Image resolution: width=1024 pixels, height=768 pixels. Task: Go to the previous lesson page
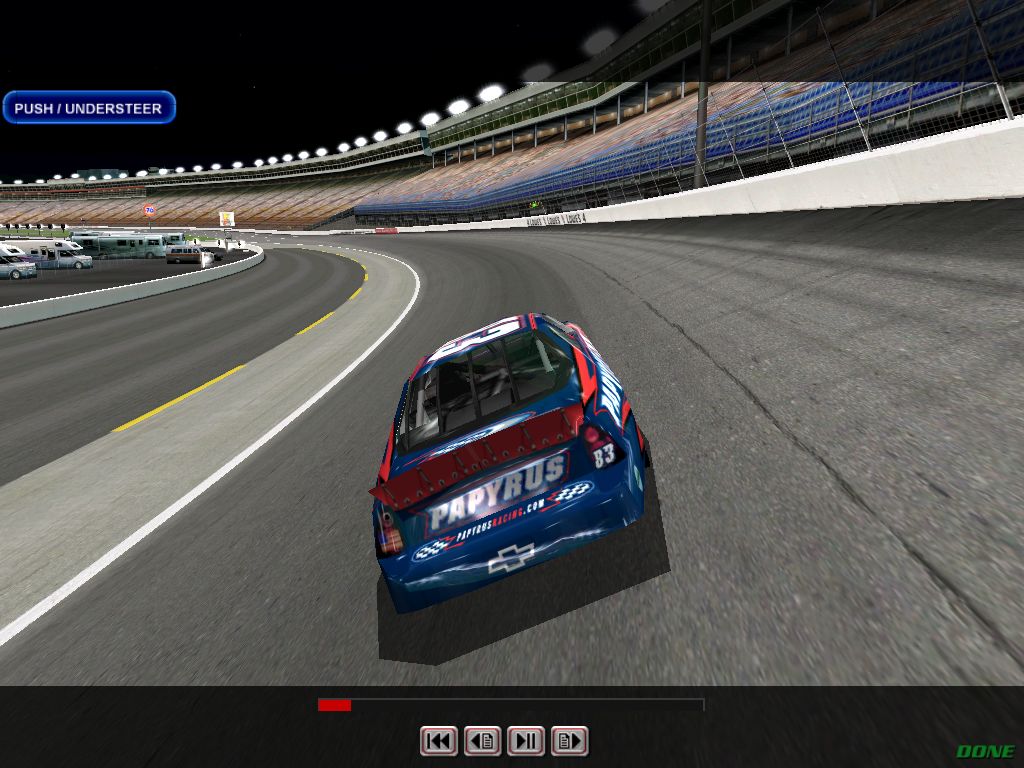coord(482,741)
